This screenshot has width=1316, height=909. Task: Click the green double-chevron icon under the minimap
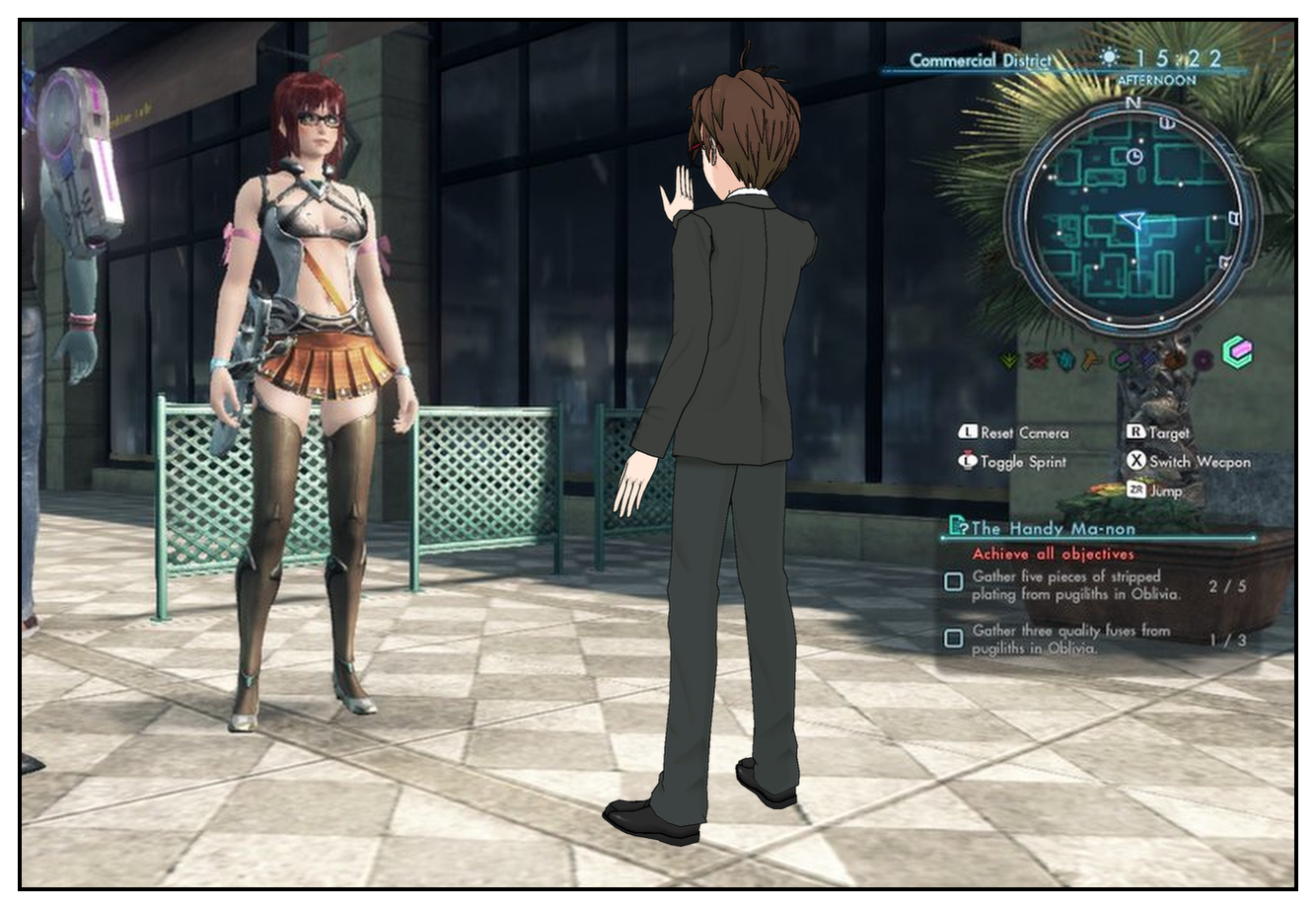[1008, 361]
